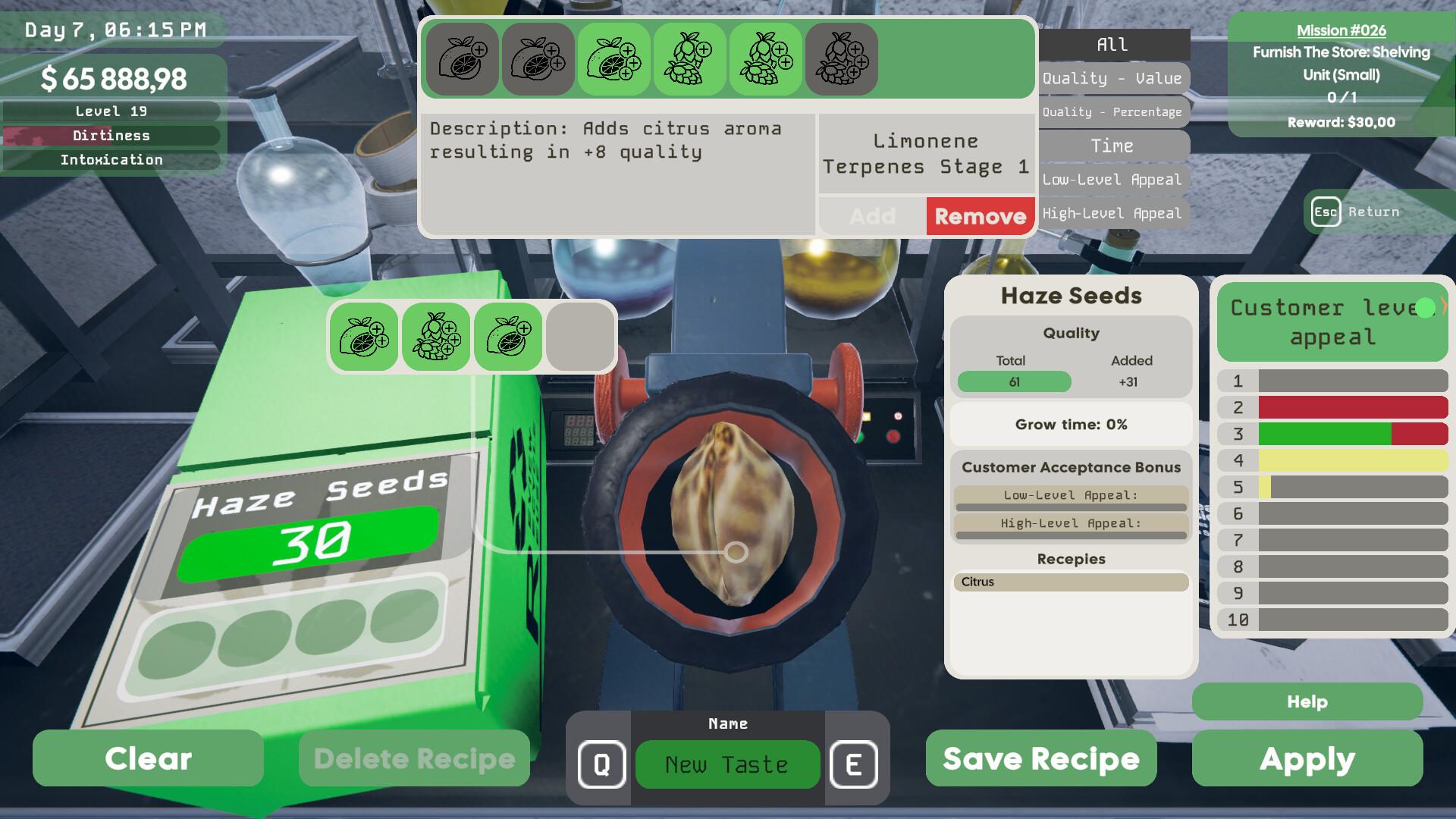This screenshot has width=1456, height=819.
Task: Toggle the Quality - Value filter
Action: coord(1112,78)
